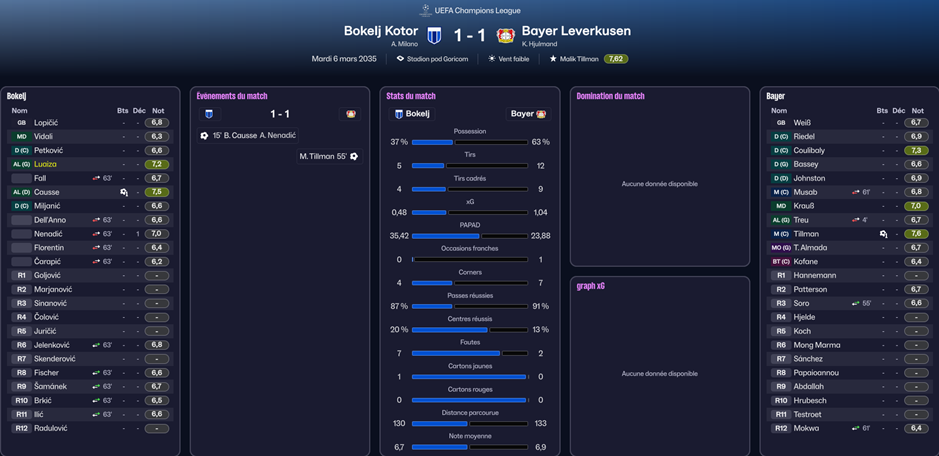
Task: Open Coulibaly's player row
Action: (811, 151)
